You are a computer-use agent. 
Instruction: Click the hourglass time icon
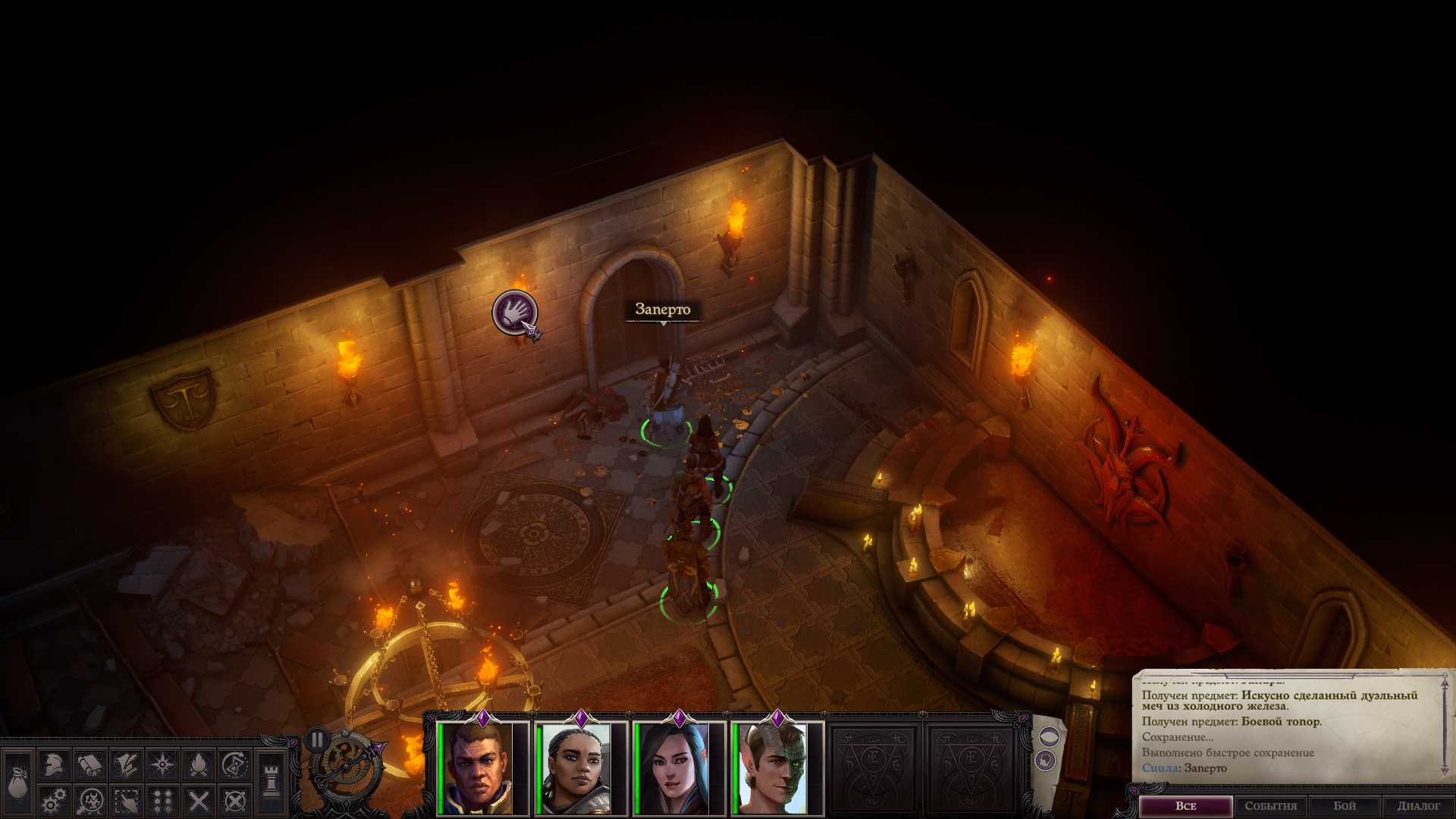click(x=235, y=764)
